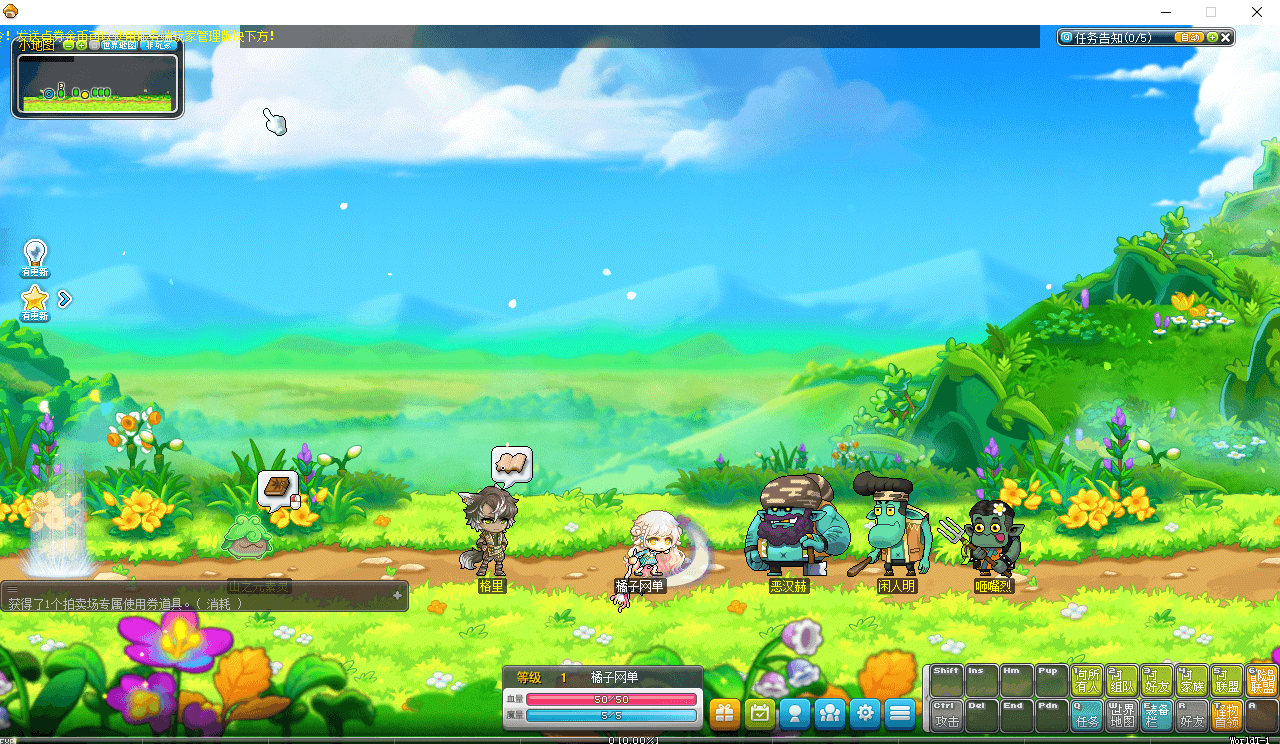Open the lightbulb notification icon
Image resolution: width=1280 pixels, height=744 pixels.
pos(35,256)
